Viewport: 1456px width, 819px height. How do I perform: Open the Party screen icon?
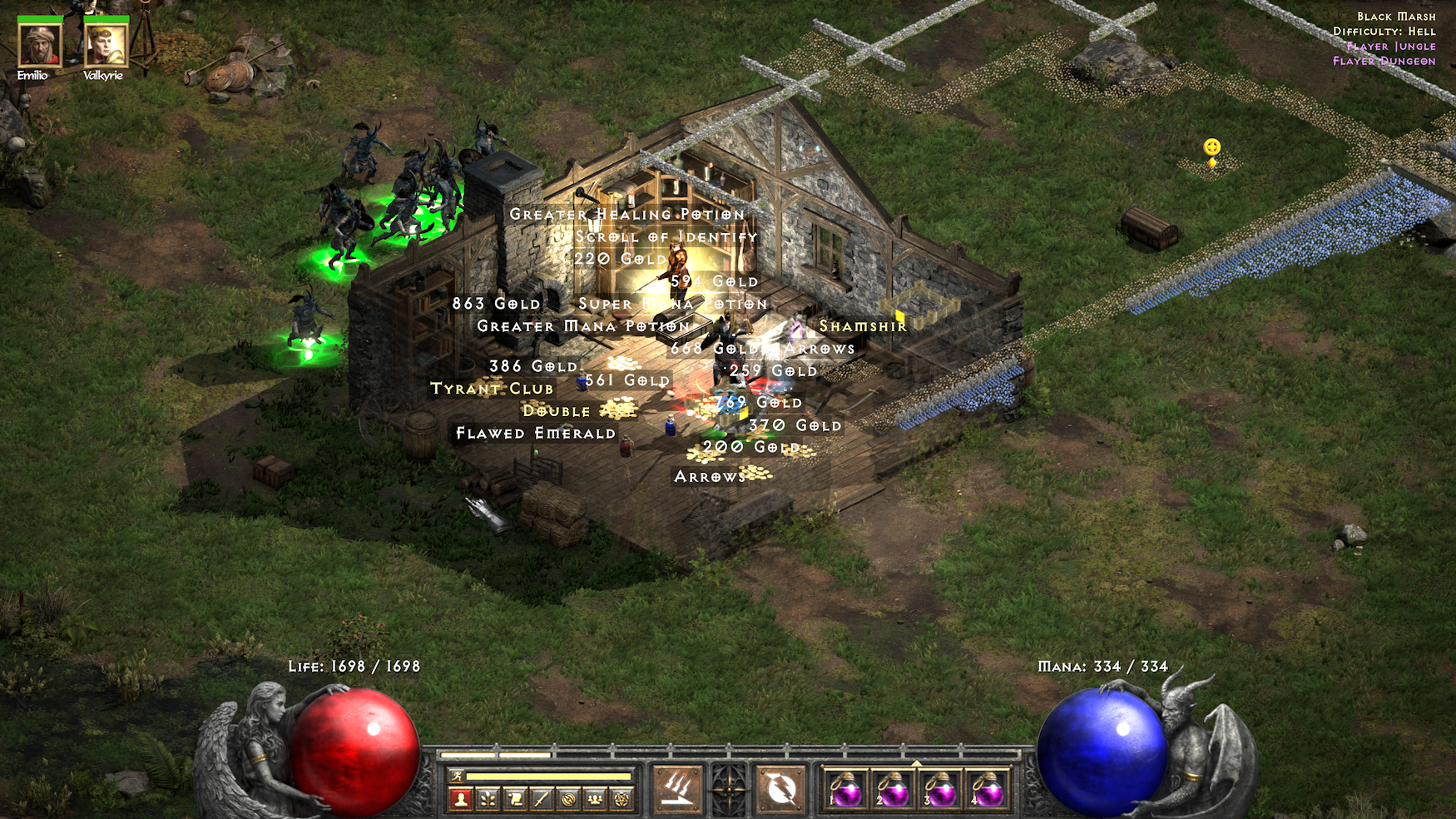pyautogui.click(x=595, y=798)
